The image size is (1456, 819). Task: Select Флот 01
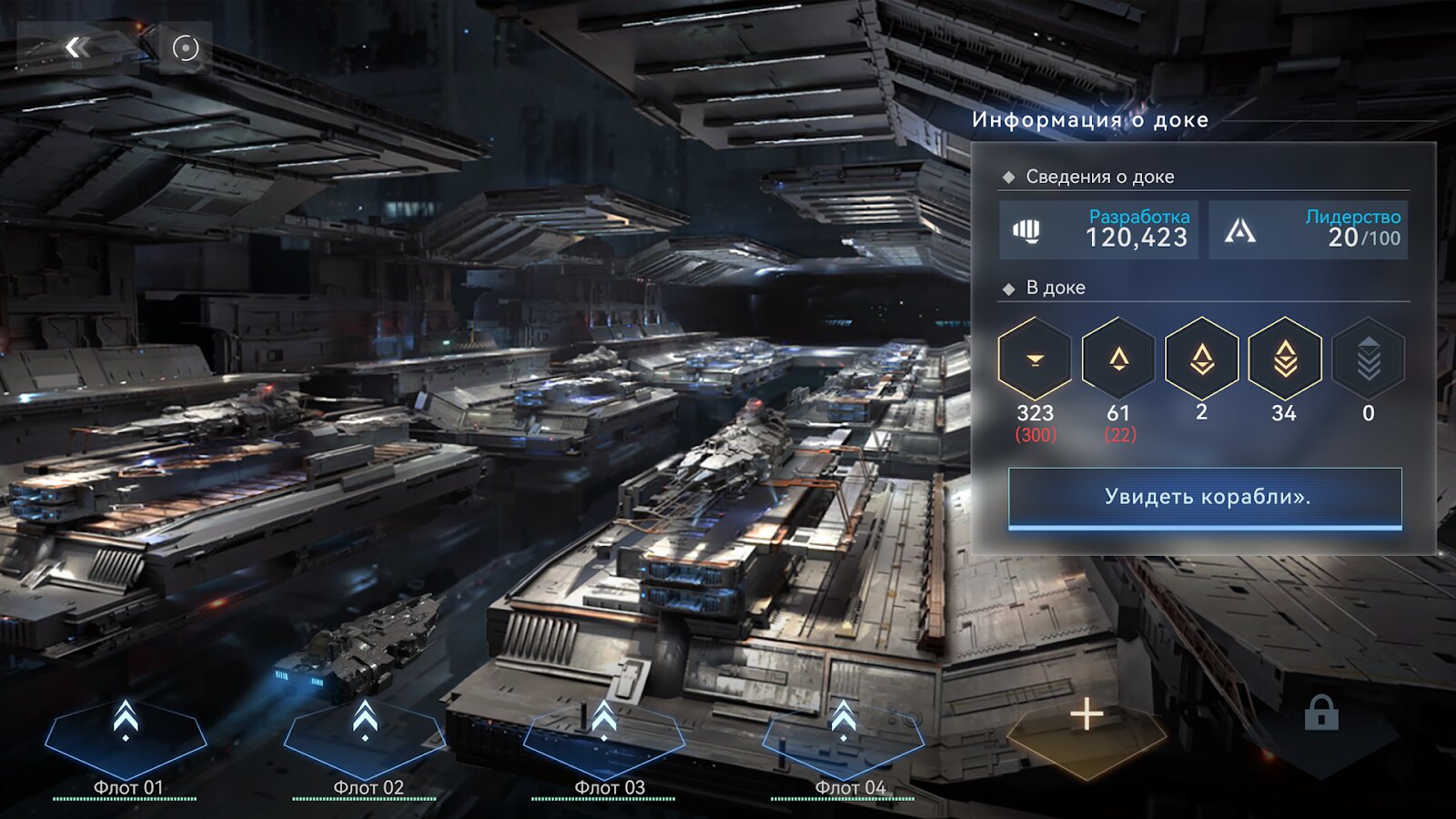(126, 739)
